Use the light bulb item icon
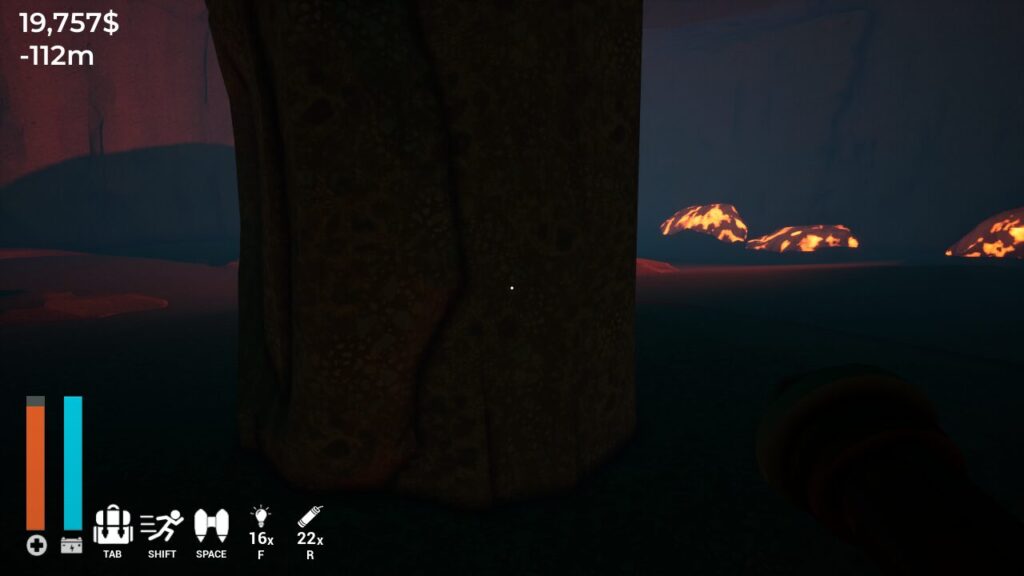The width and height of the screenshot is (1024, 576). 260,516
